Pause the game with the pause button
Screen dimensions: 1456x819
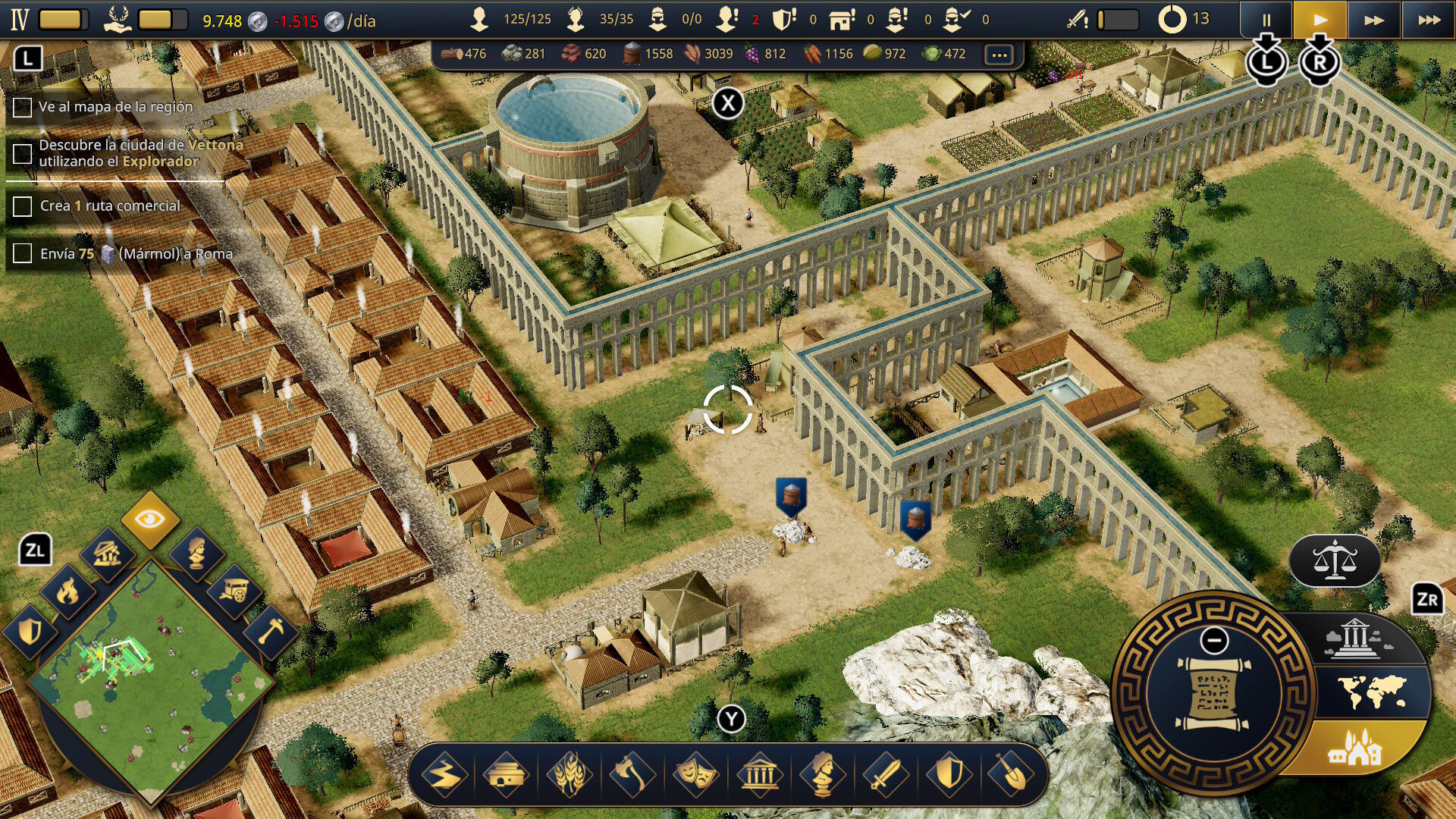(x=1266, y=20)
